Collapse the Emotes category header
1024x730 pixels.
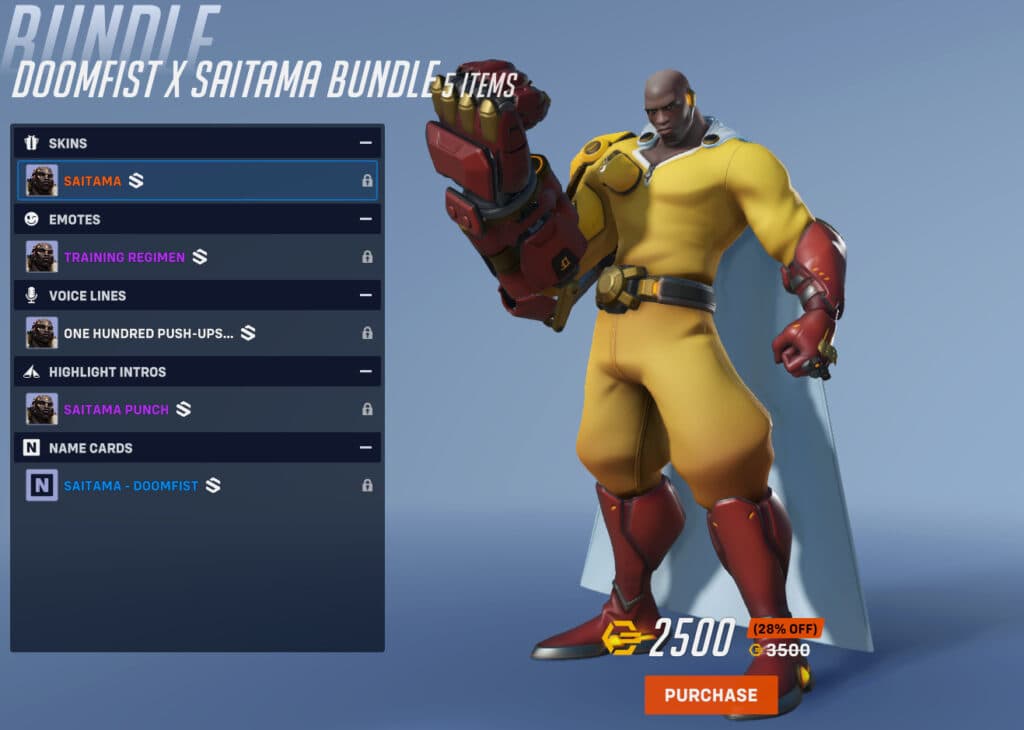point(366,219)
